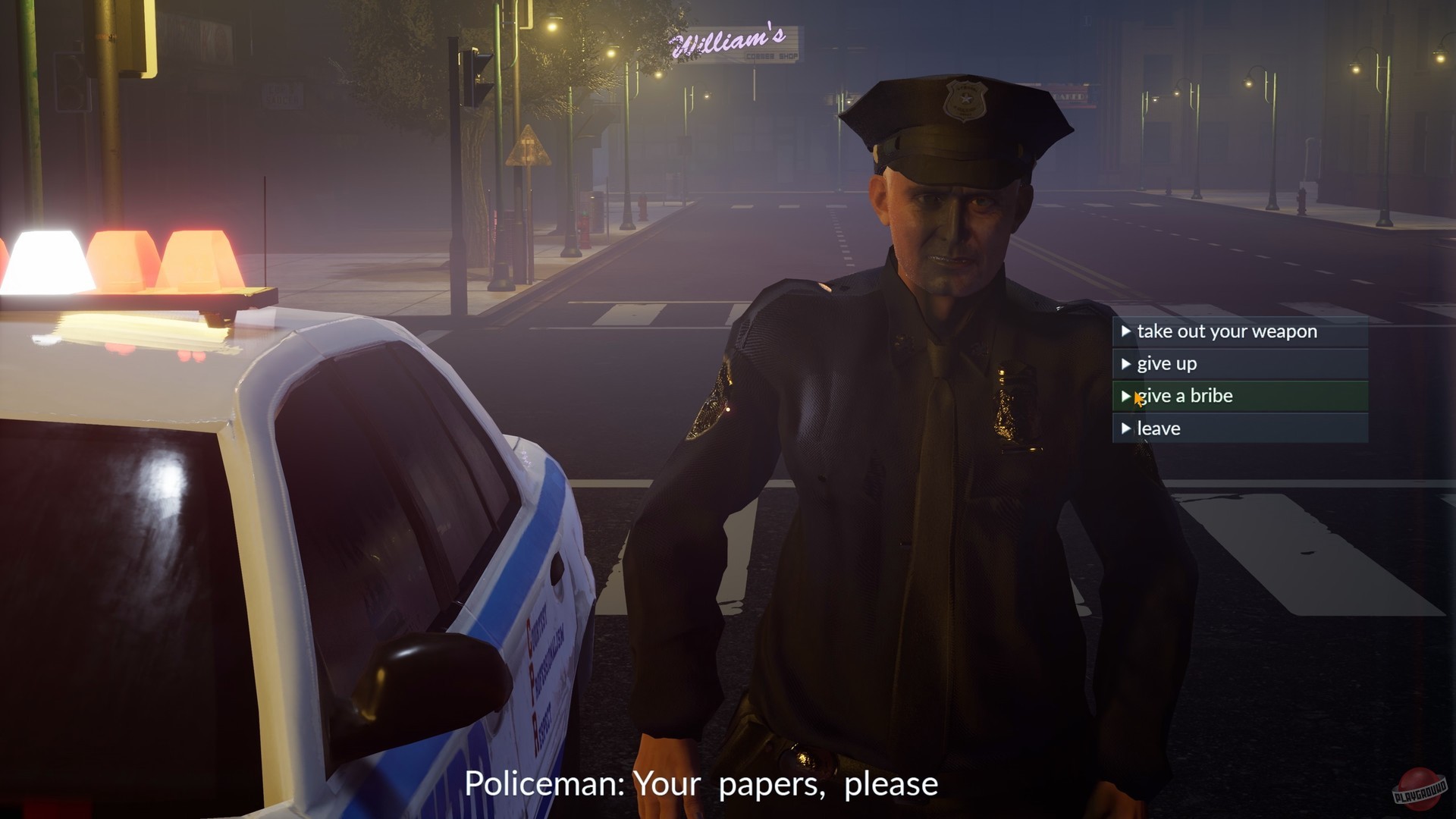This screenshot has width=1456, height=819.
Task: Click the arrow marker beside "leave"
Action: tap(1125, 428)
